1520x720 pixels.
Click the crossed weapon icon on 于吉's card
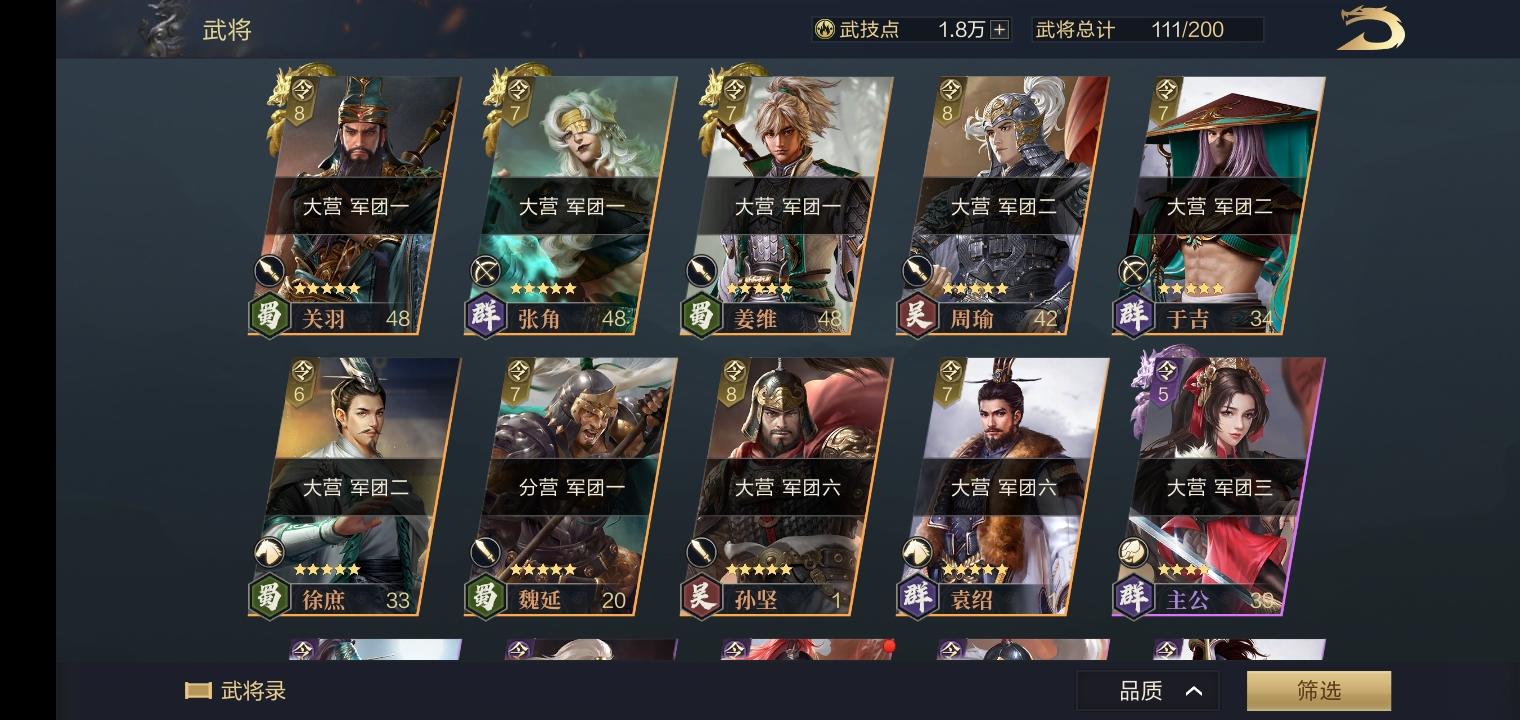point(1133,271)
